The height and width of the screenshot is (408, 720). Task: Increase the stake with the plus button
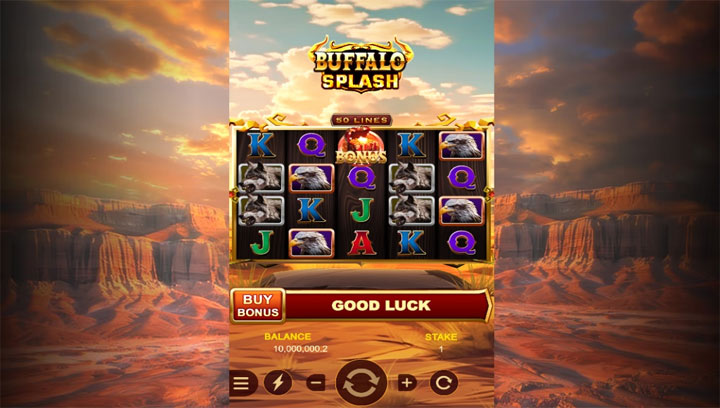[406, 382]
